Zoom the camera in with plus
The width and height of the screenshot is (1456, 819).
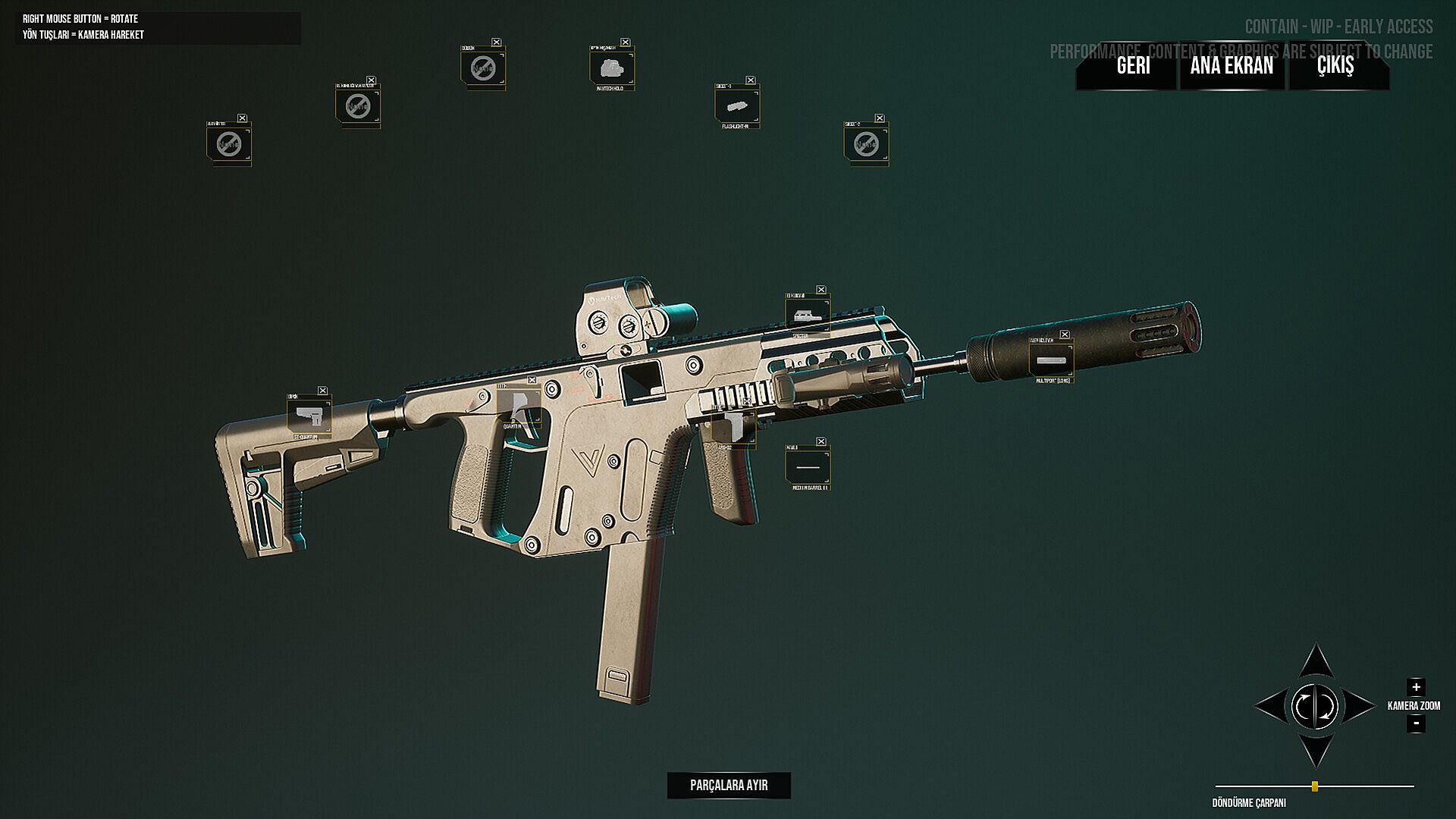point(1416,687)
